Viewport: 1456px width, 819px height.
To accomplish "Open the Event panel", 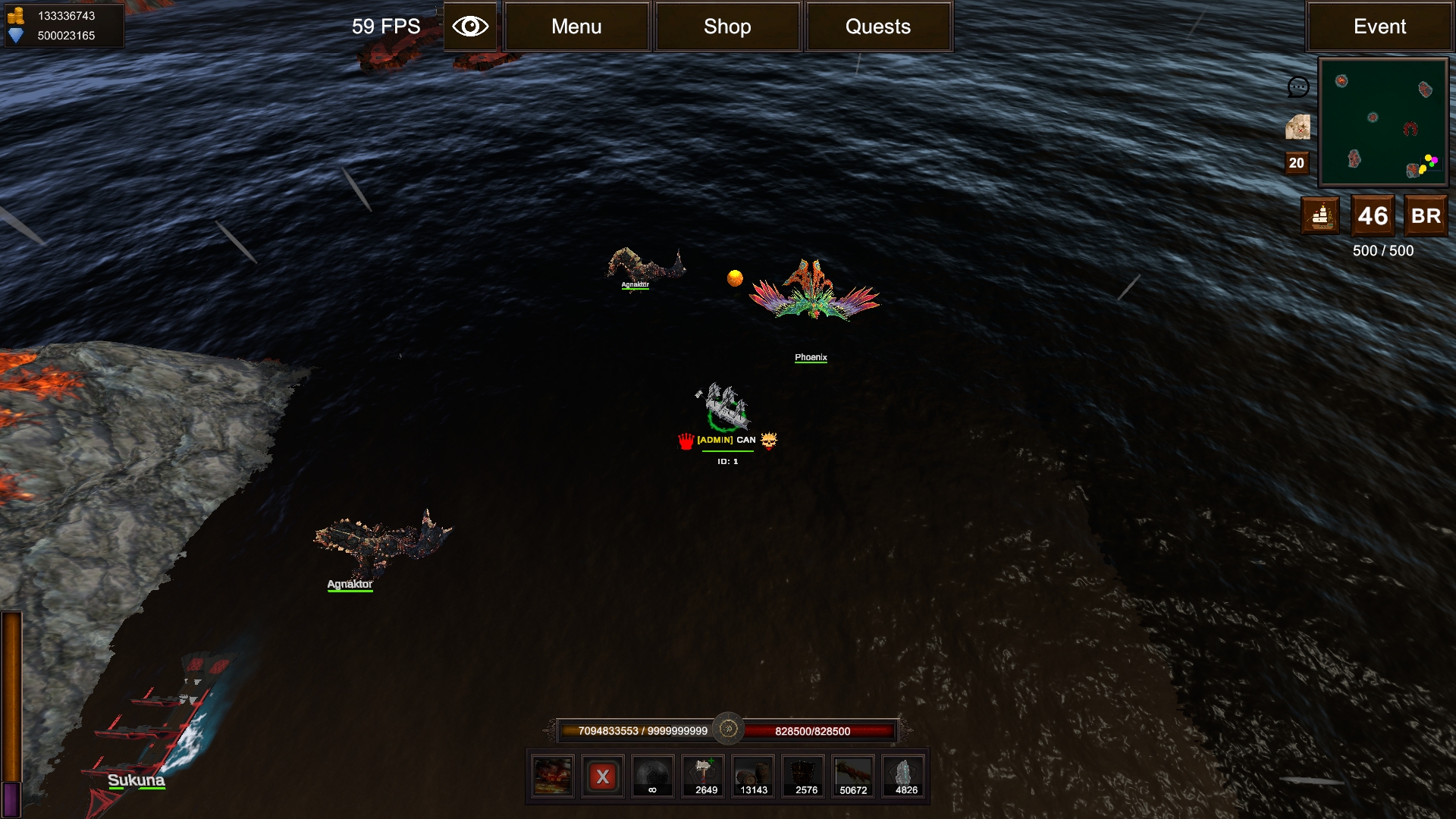I will [x=1379, y=27].
